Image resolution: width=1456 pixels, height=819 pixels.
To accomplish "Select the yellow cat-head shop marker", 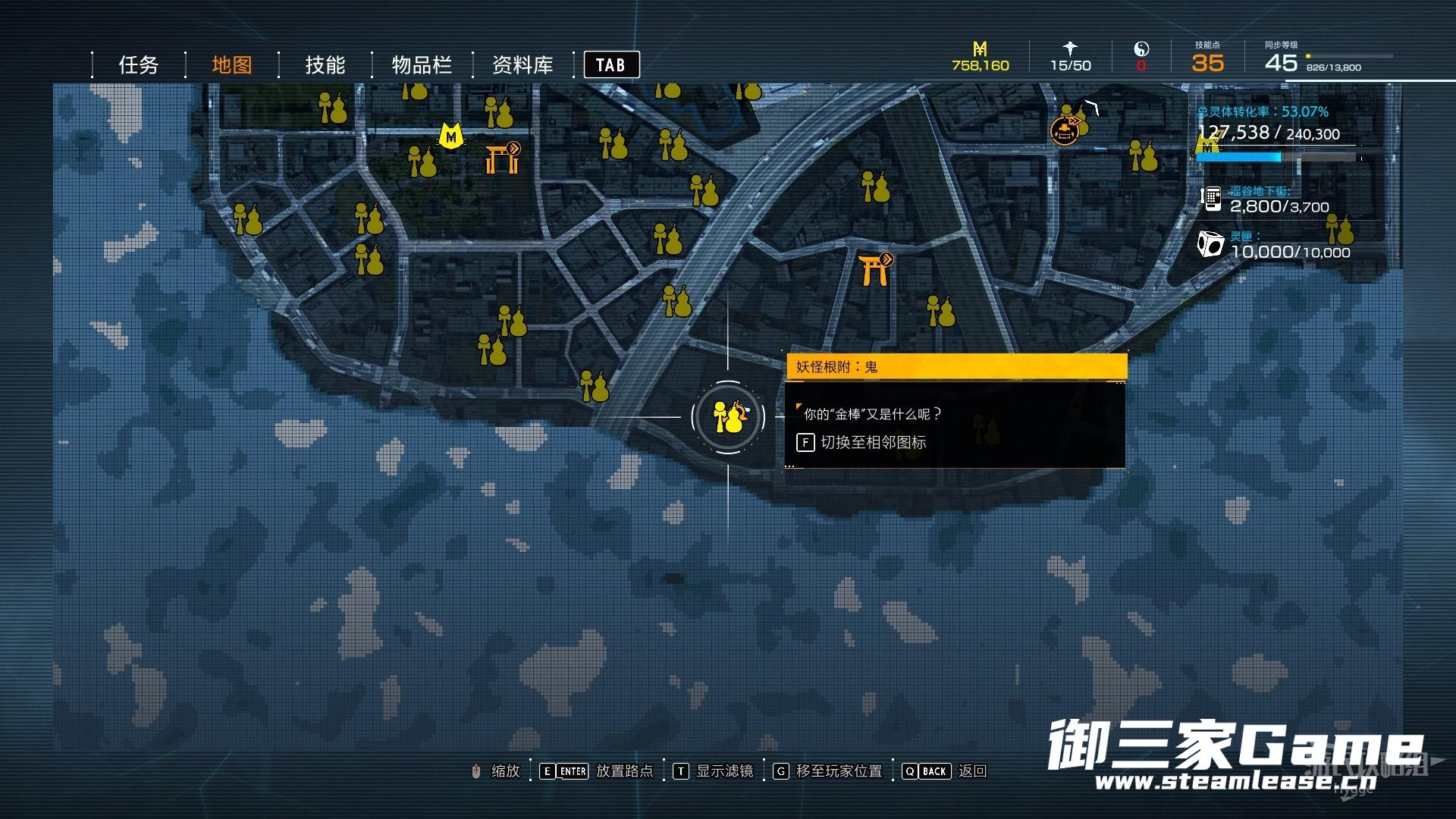I will click(451, 136).
